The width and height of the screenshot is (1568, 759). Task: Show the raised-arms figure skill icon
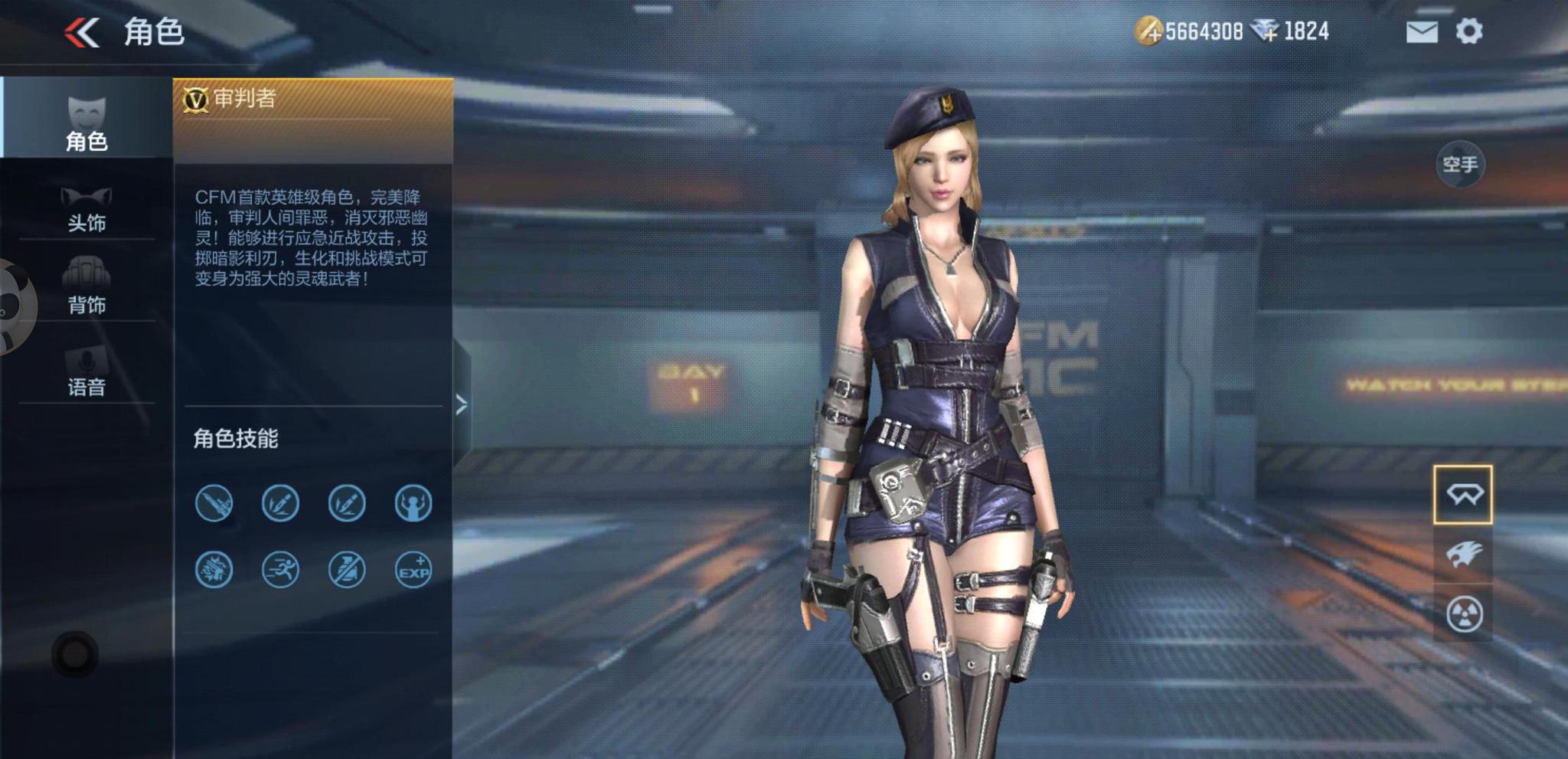413,503
